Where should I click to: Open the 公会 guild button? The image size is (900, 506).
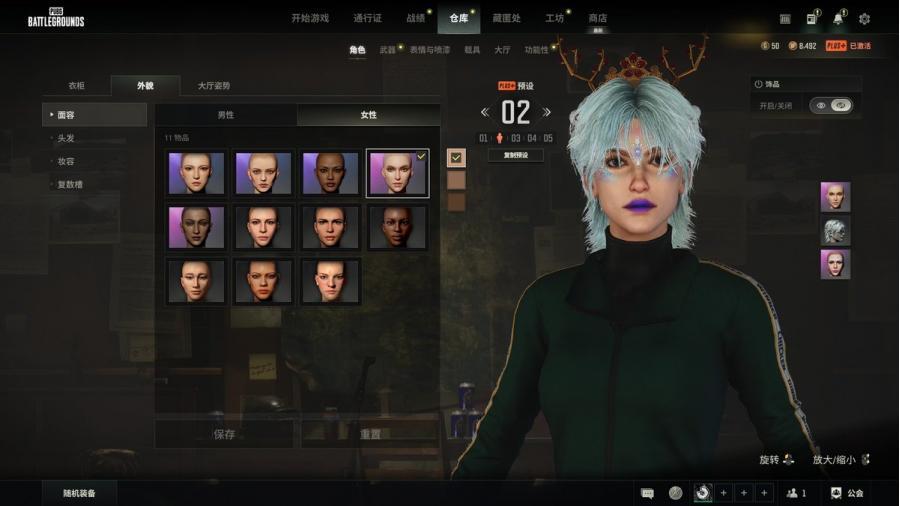[x=847, y=493]
